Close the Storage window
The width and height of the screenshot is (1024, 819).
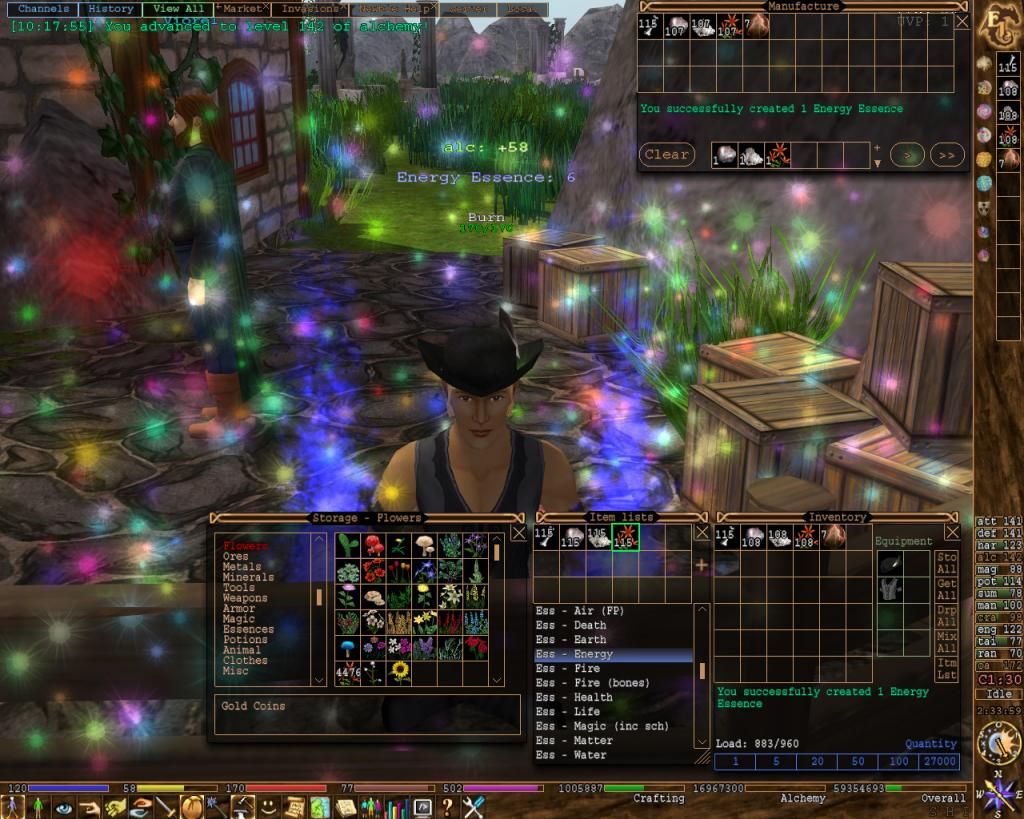click(518, 533)
